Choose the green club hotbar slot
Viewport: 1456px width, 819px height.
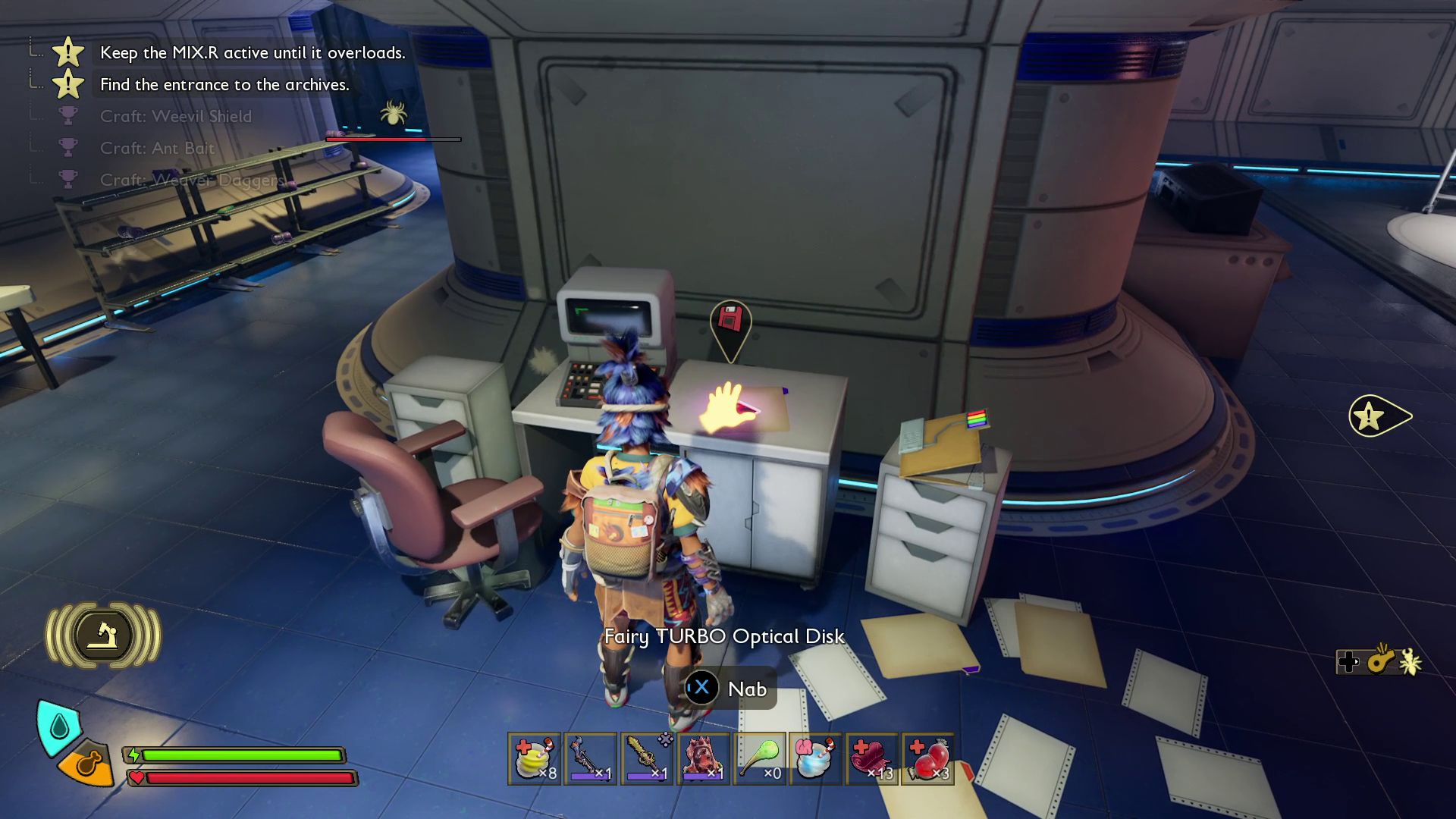[x=759, y=758]
